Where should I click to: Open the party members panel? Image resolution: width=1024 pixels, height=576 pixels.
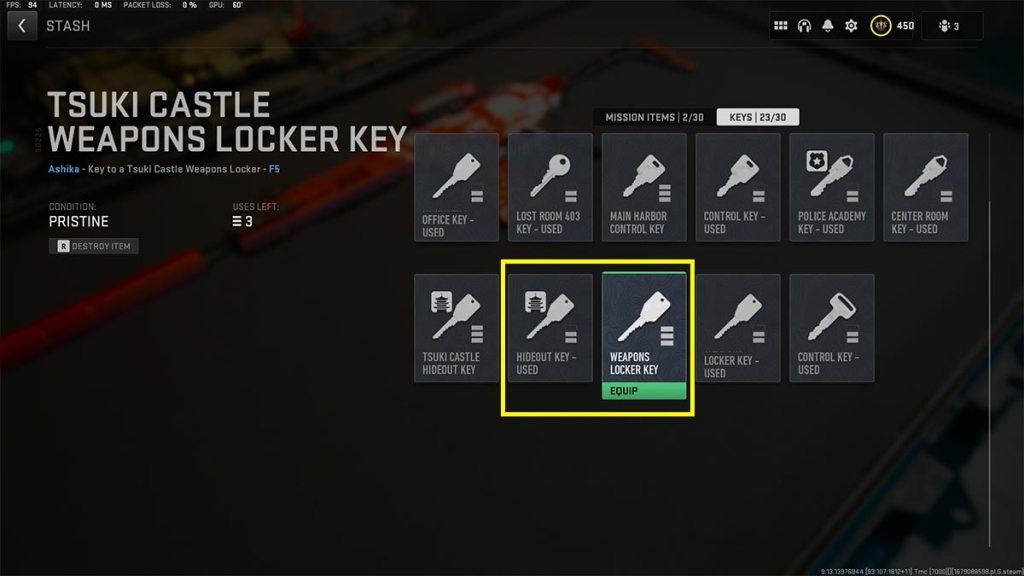[x=951, y=26]
